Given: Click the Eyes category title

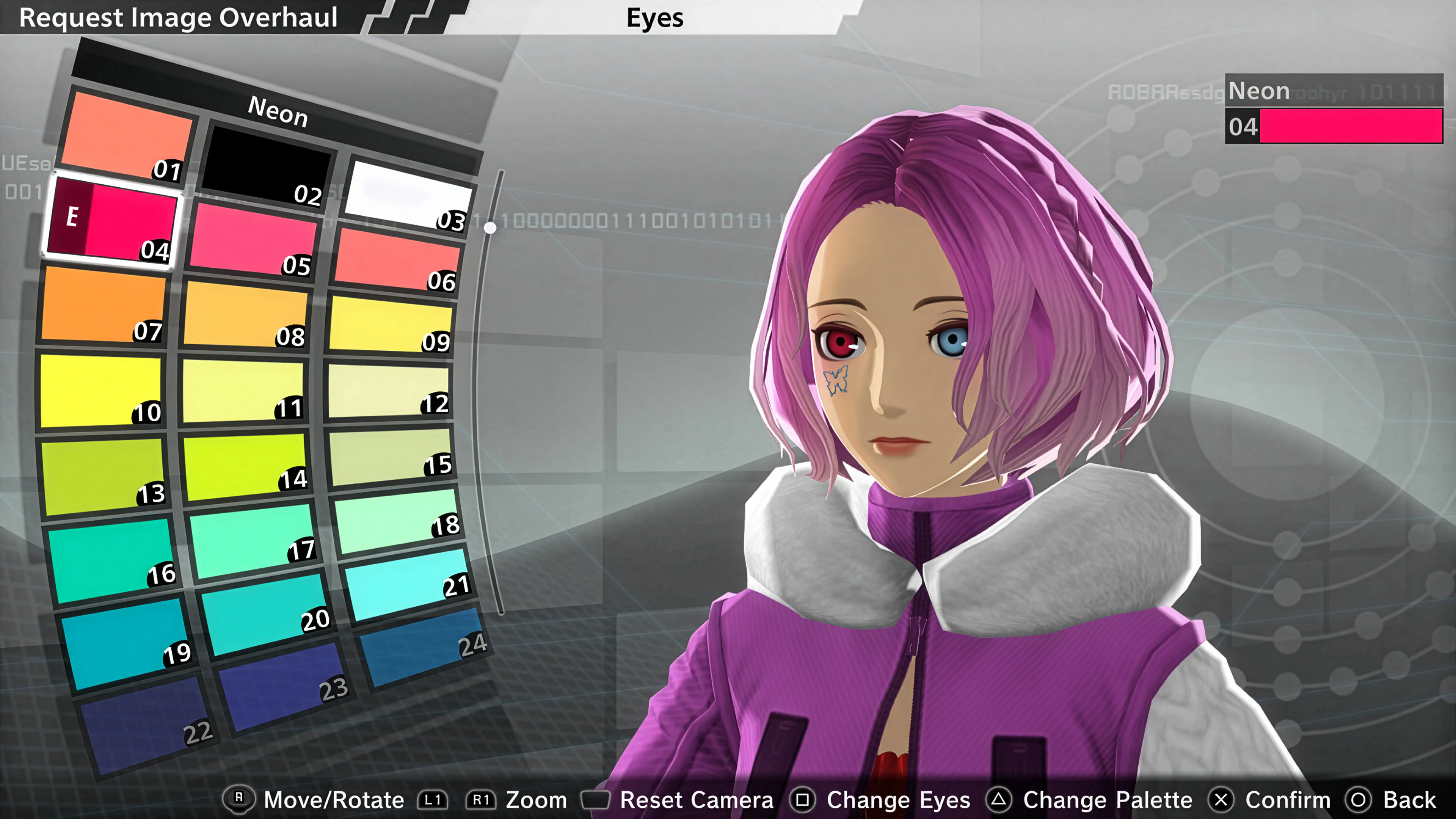Looking at the screenshot, I should point(656,17).
